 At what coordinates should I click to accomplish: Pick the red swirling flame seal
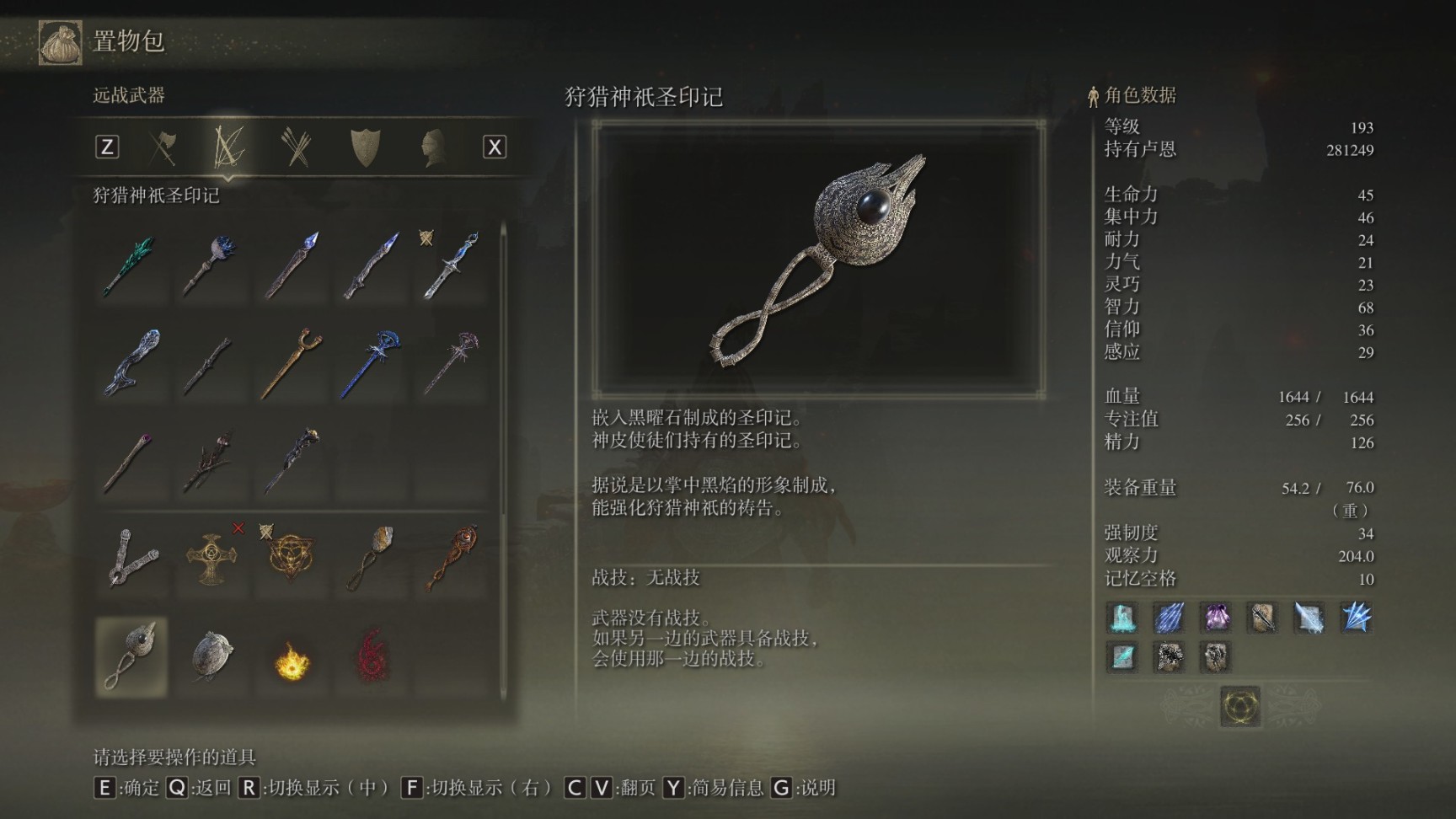(372, 657)
